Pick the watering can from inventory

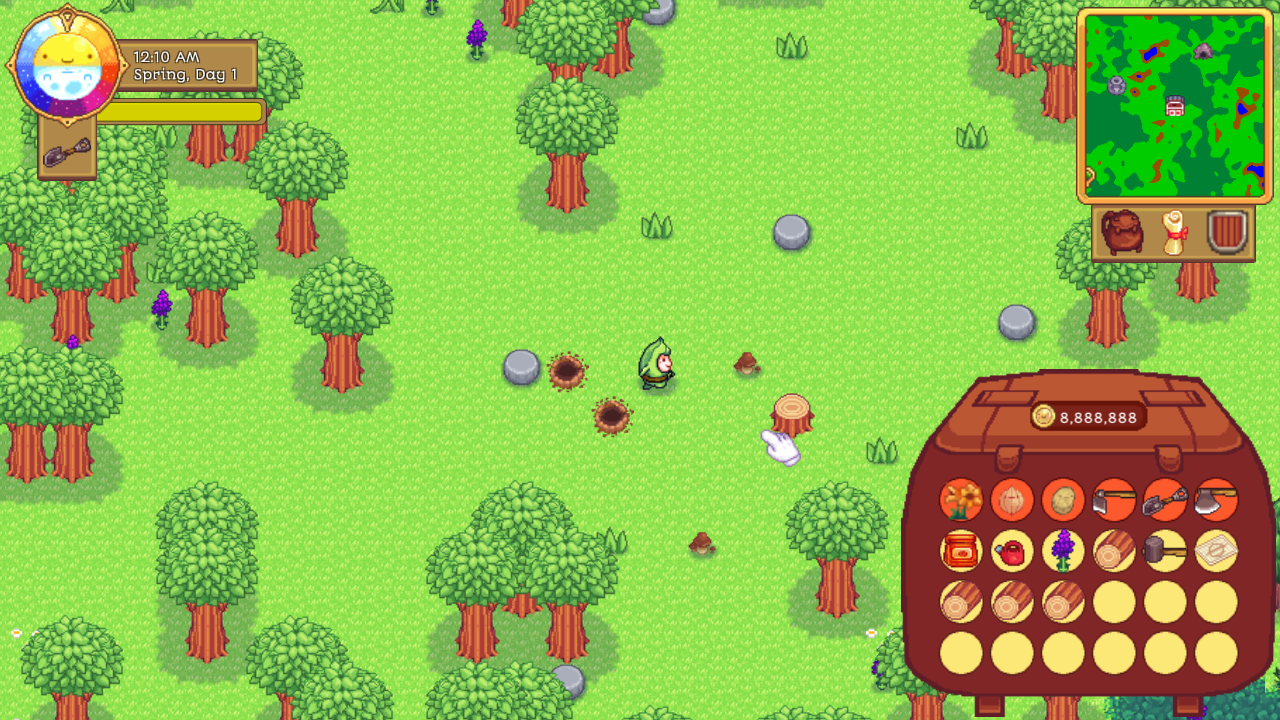[1012, 551]
